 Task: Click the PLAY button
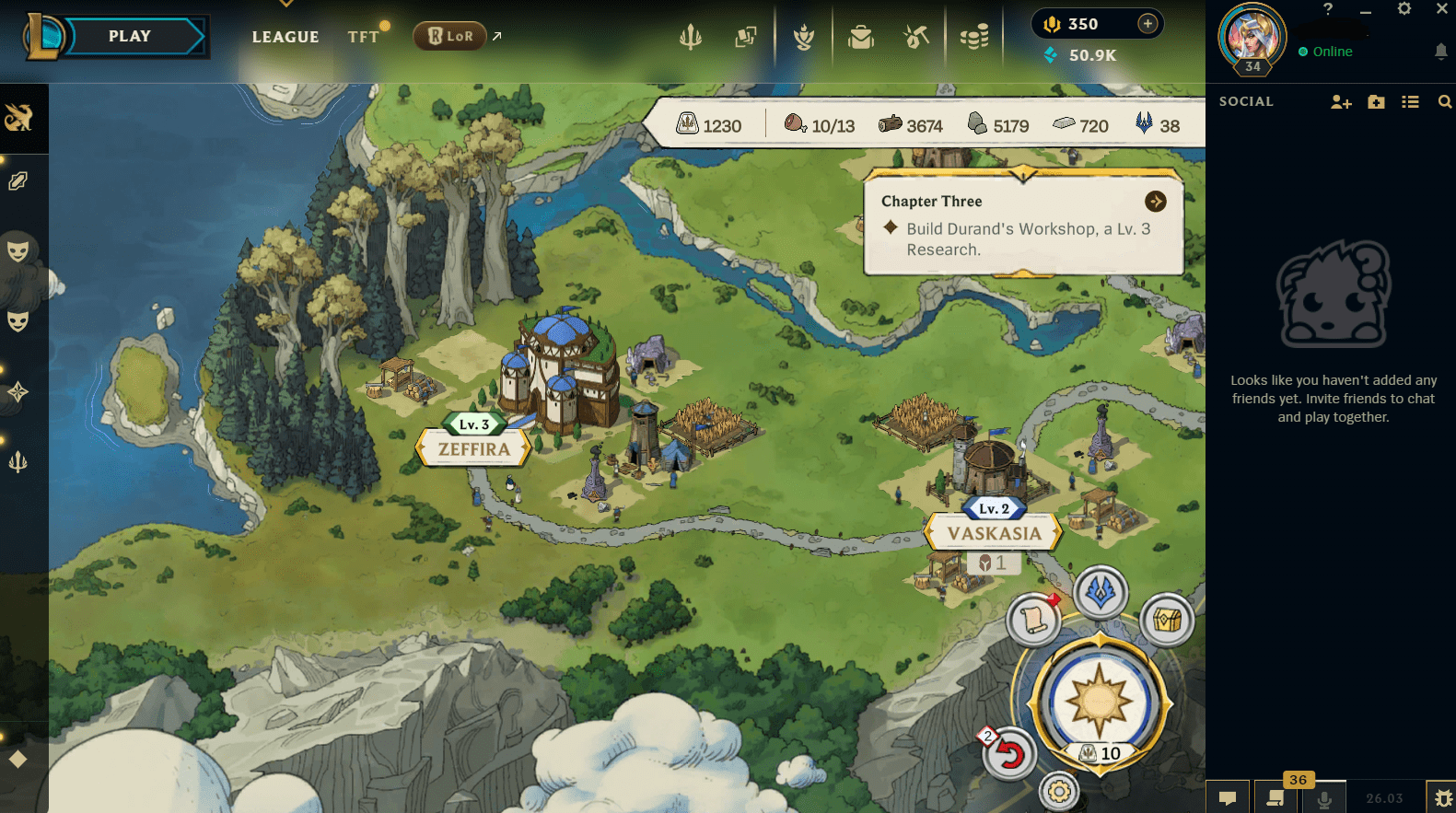click(x=129, y=36)
